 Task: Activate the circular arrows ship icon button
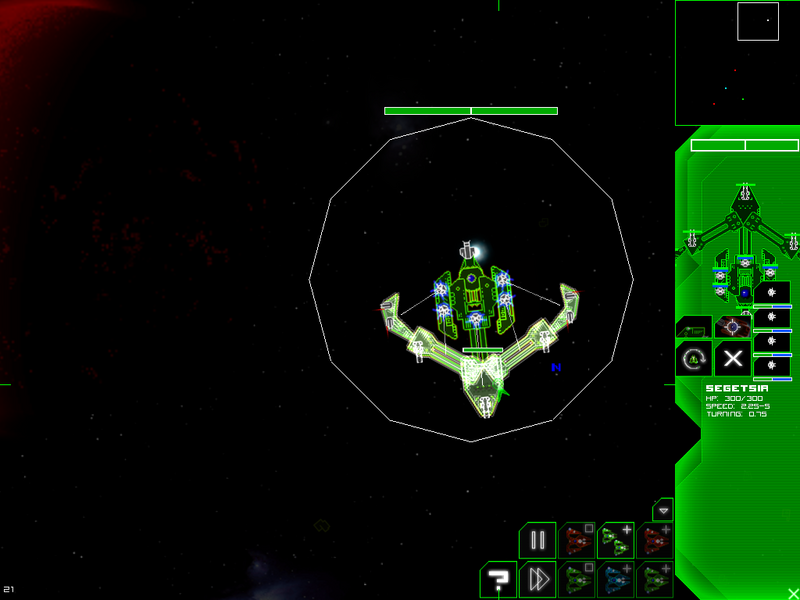(693, 358)
